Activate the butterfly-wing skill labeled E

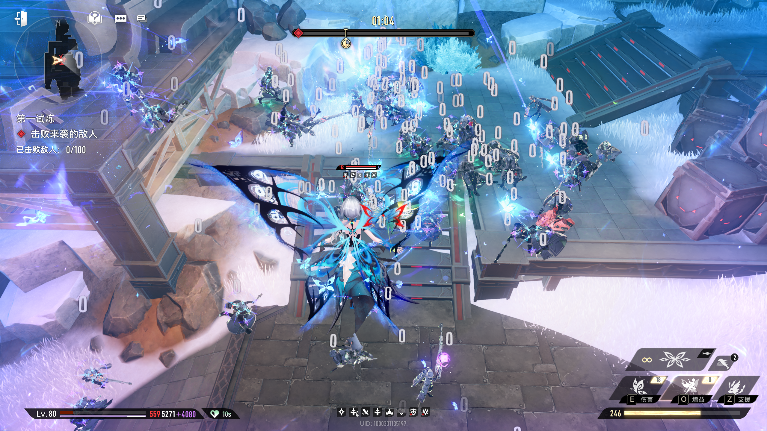[638, 389]
